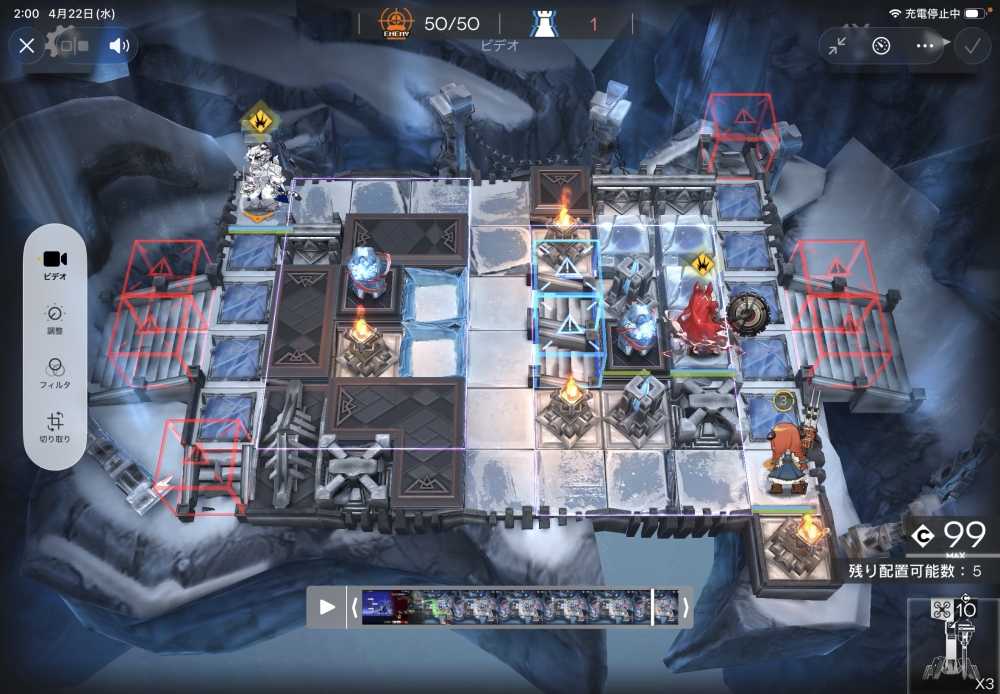Viewport: 1000px width, 694px height.
Task: Select the ビデオ editing tab
Action: point(55,263)
